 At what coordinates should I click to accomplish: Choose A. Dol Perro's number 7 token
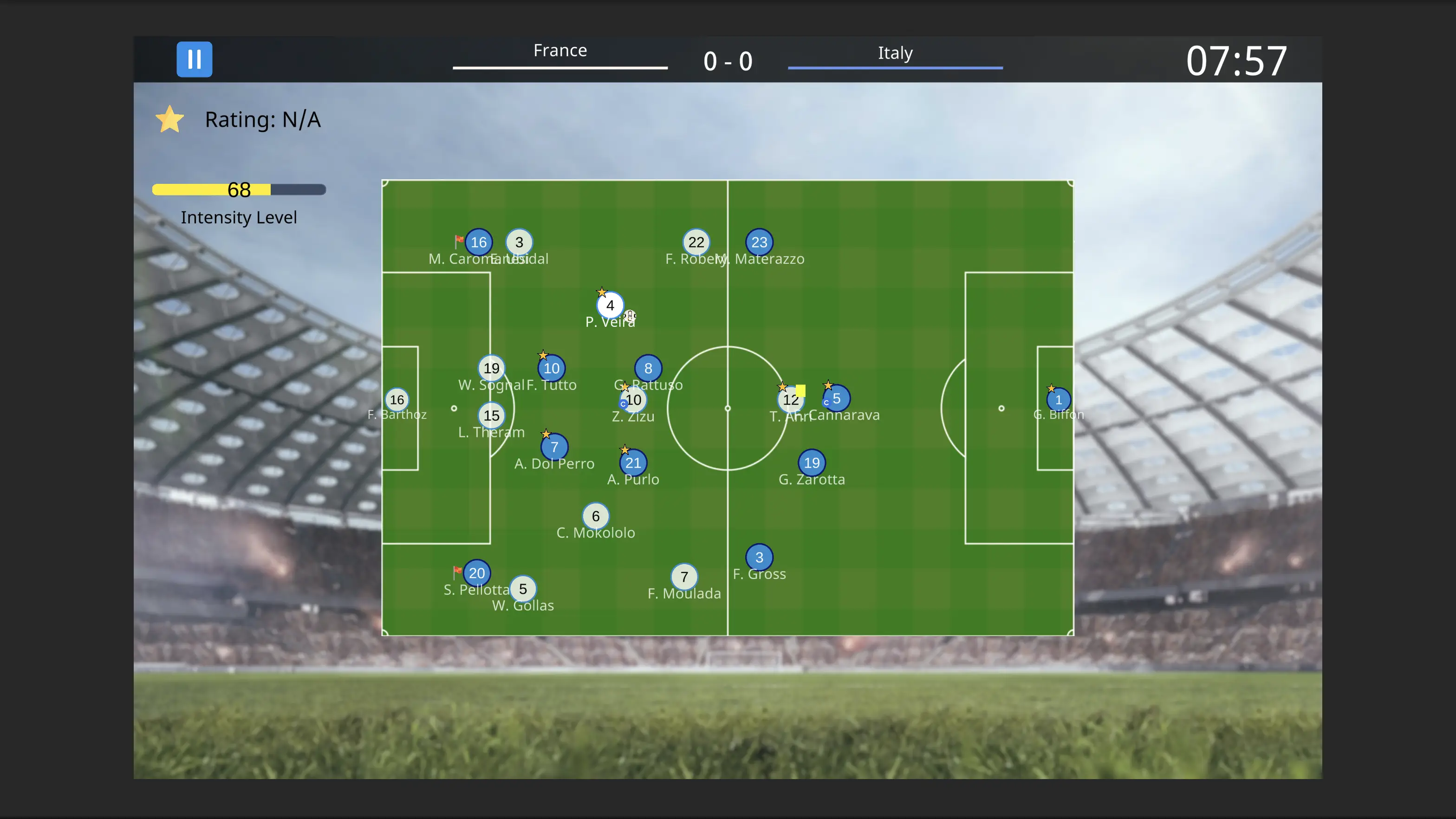(554, 447)
